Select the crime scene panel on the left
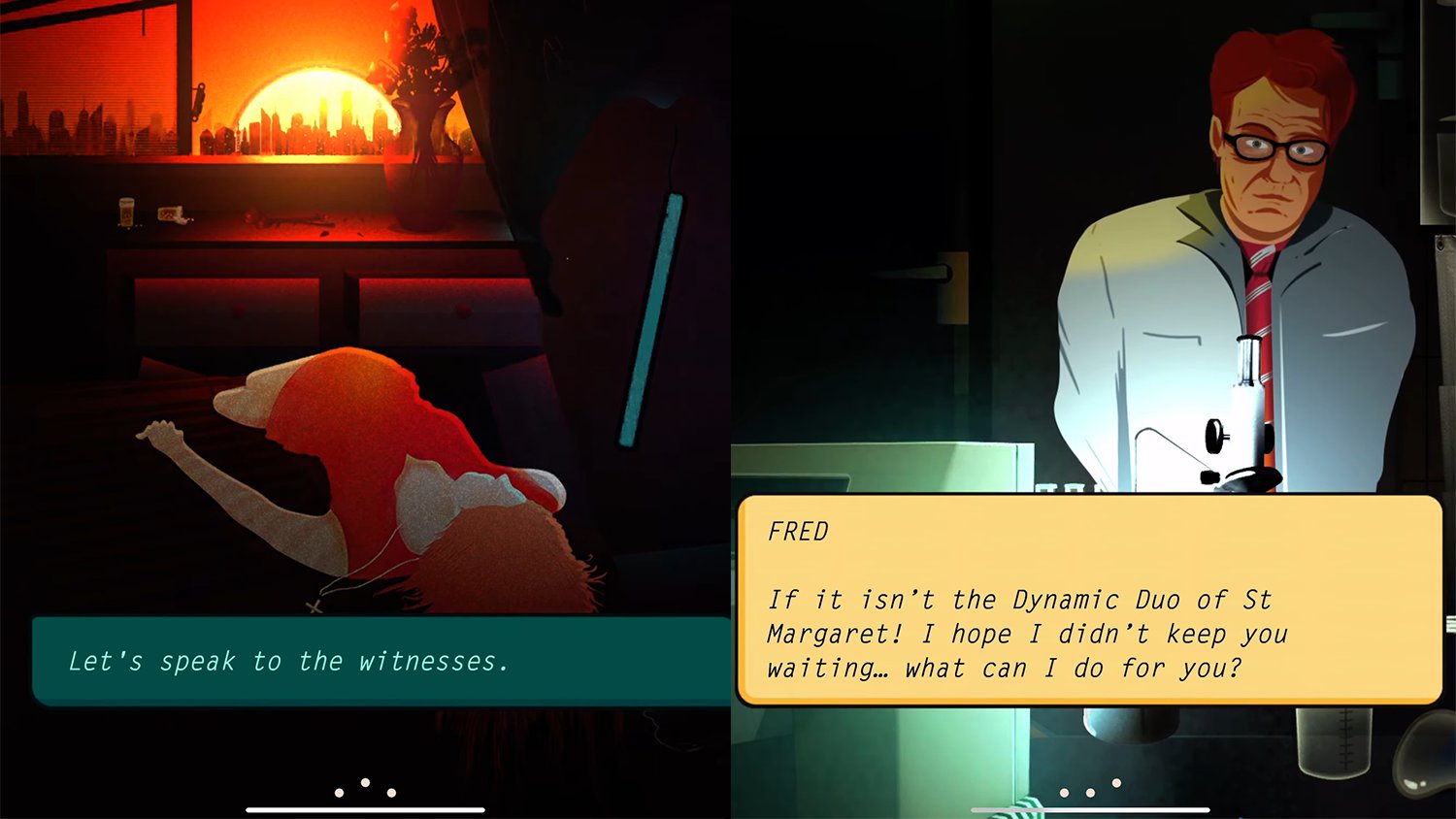 point(364,388)
